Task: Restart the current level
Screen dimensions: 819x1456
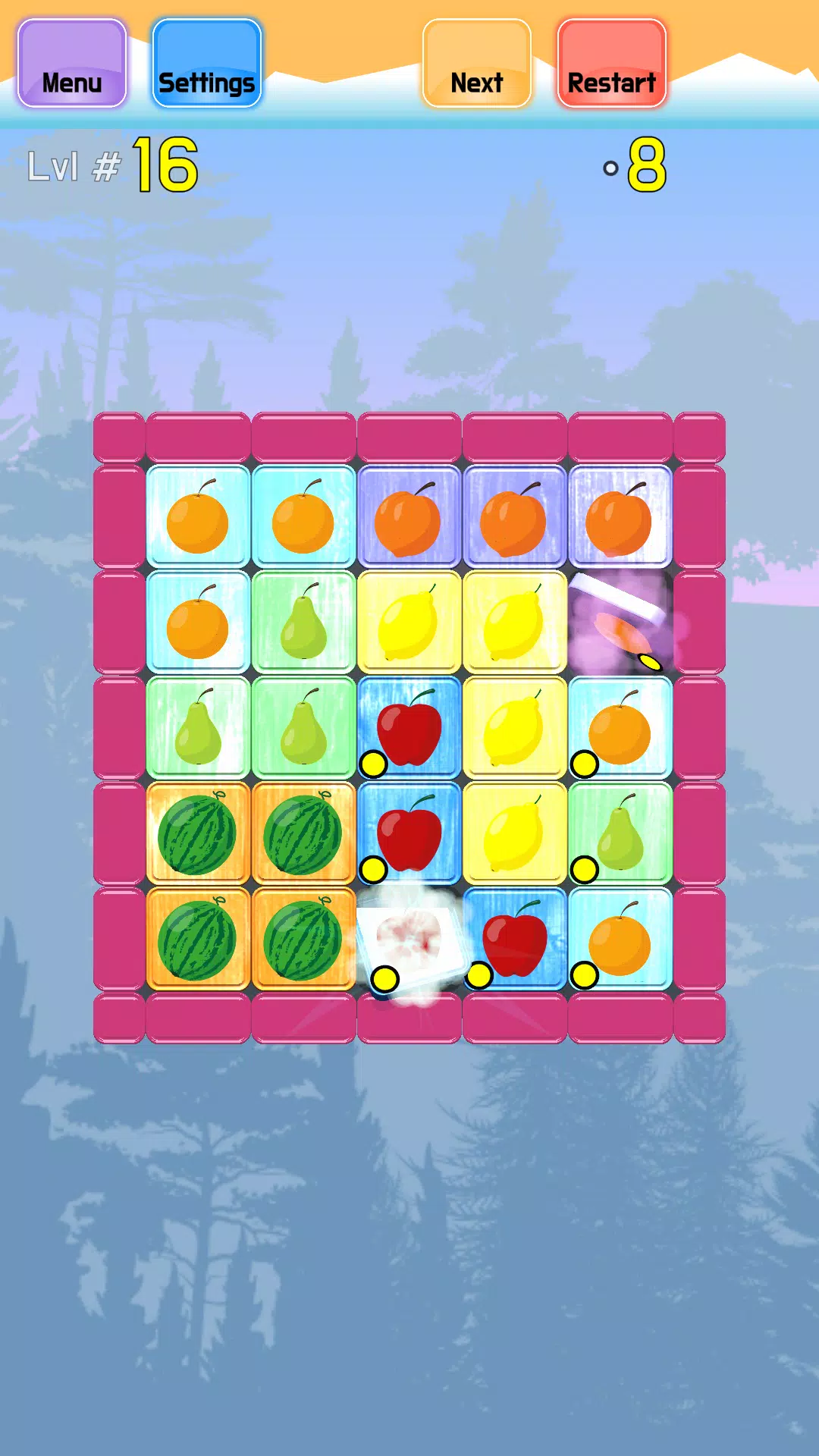Action: [611, 64]
